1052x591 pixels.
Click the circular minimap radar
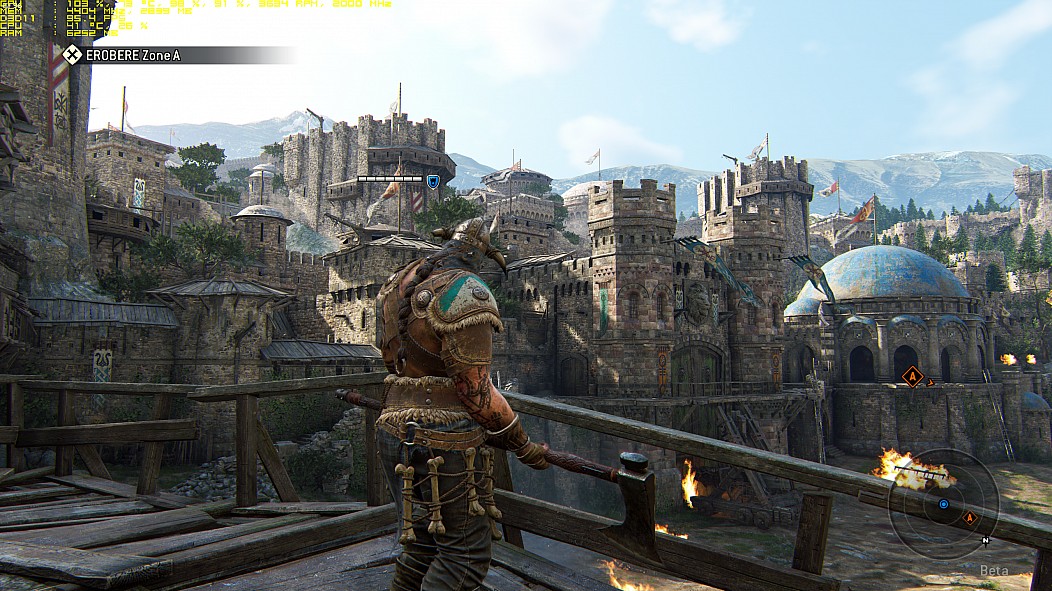pyautogui.click(x=942, y=503)
